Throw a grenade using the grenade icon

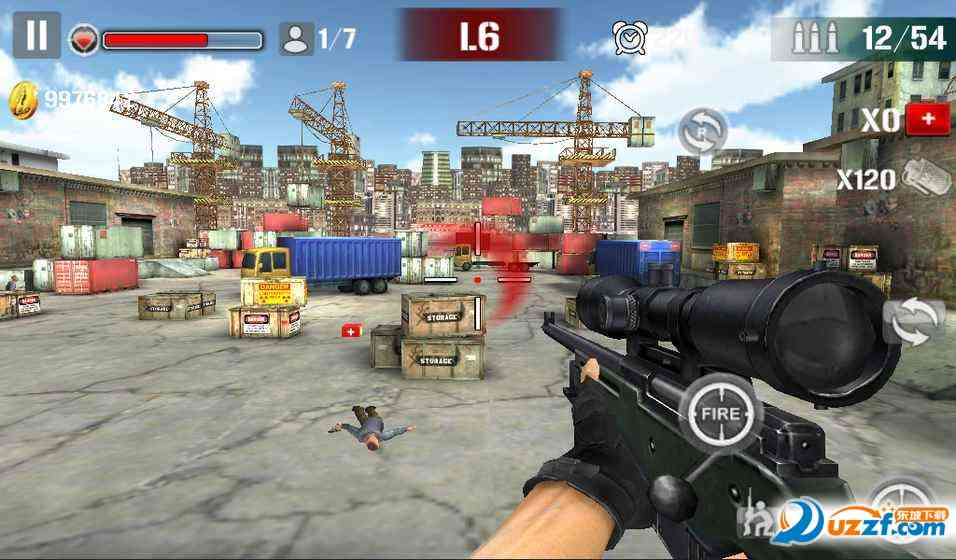pyautogui.click(x=927, y=179)
